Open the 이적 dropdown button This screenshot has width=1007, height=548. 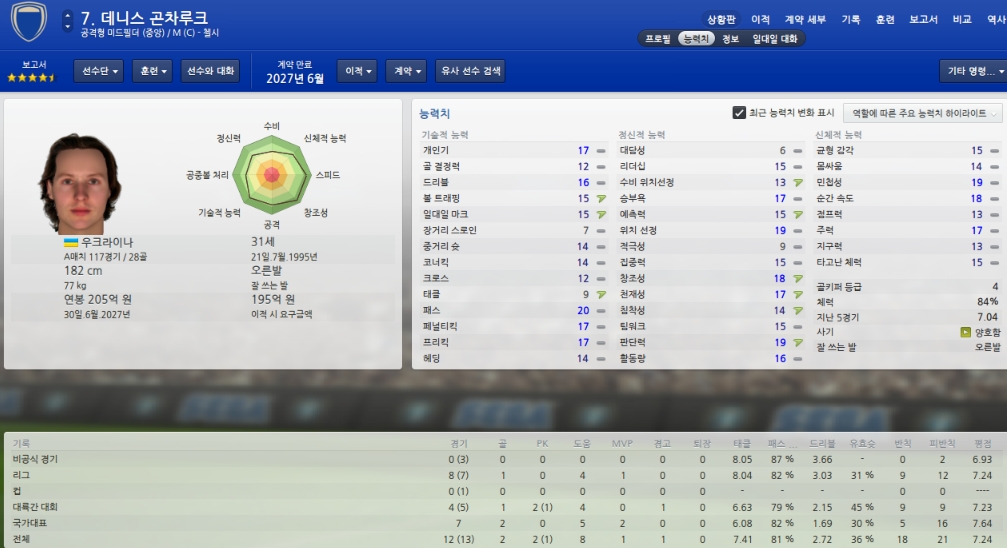(x=358, y=71)
